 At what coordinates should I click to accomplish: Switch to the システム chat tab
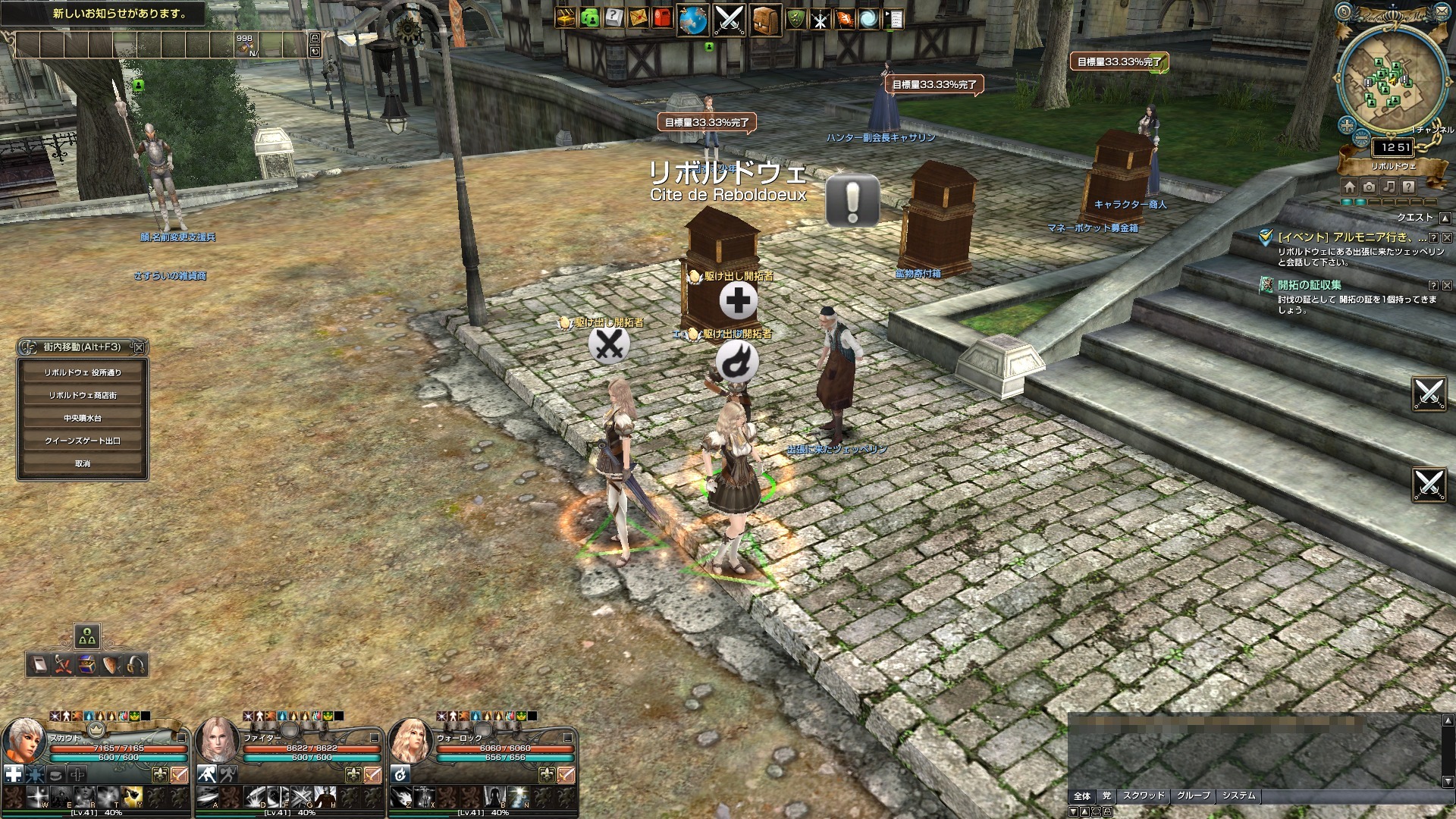click(x=1238, y=795)
